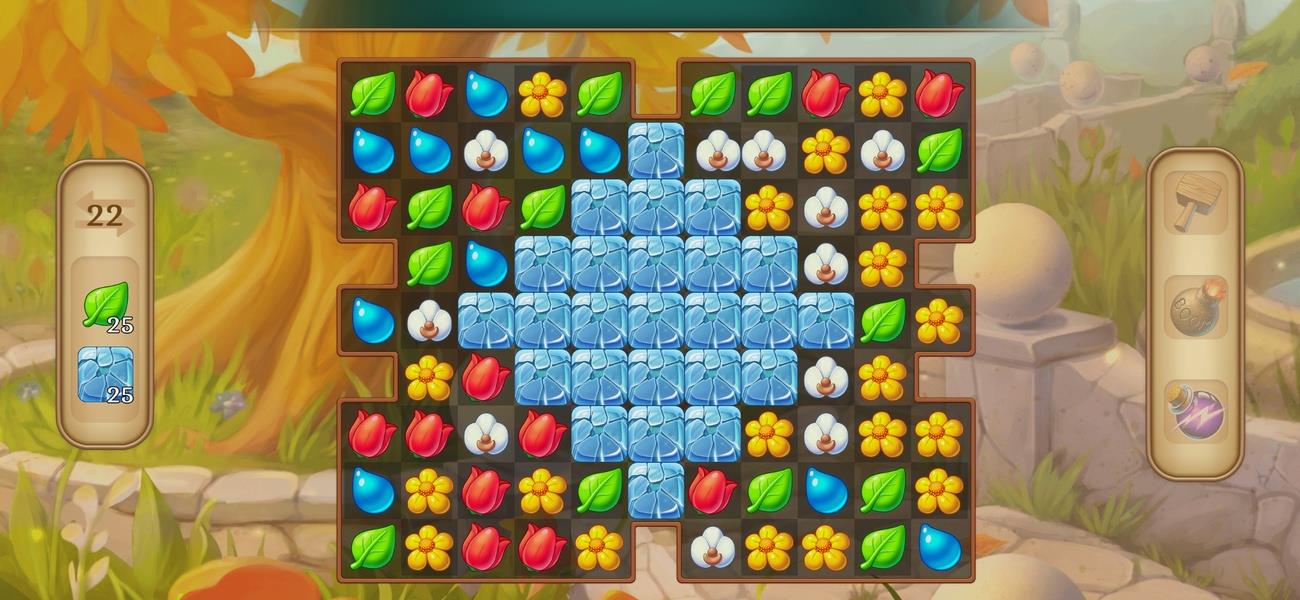
Task: Use the purple lightning potion booster
Action: click(x=1197, y=412)
